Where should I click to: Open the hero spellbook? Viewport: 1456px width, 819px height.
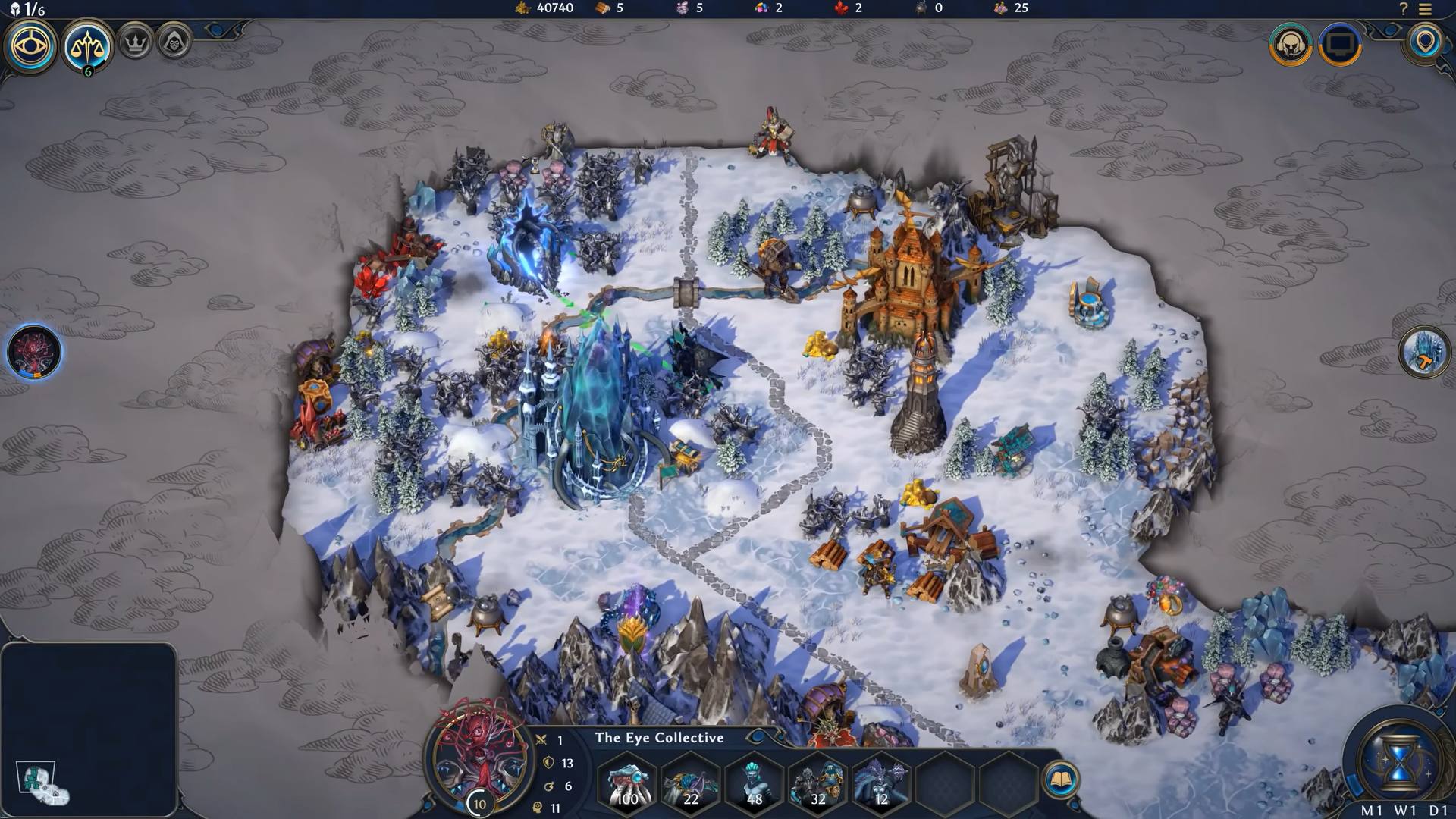pyautogui.click(x=1060, y=780)
